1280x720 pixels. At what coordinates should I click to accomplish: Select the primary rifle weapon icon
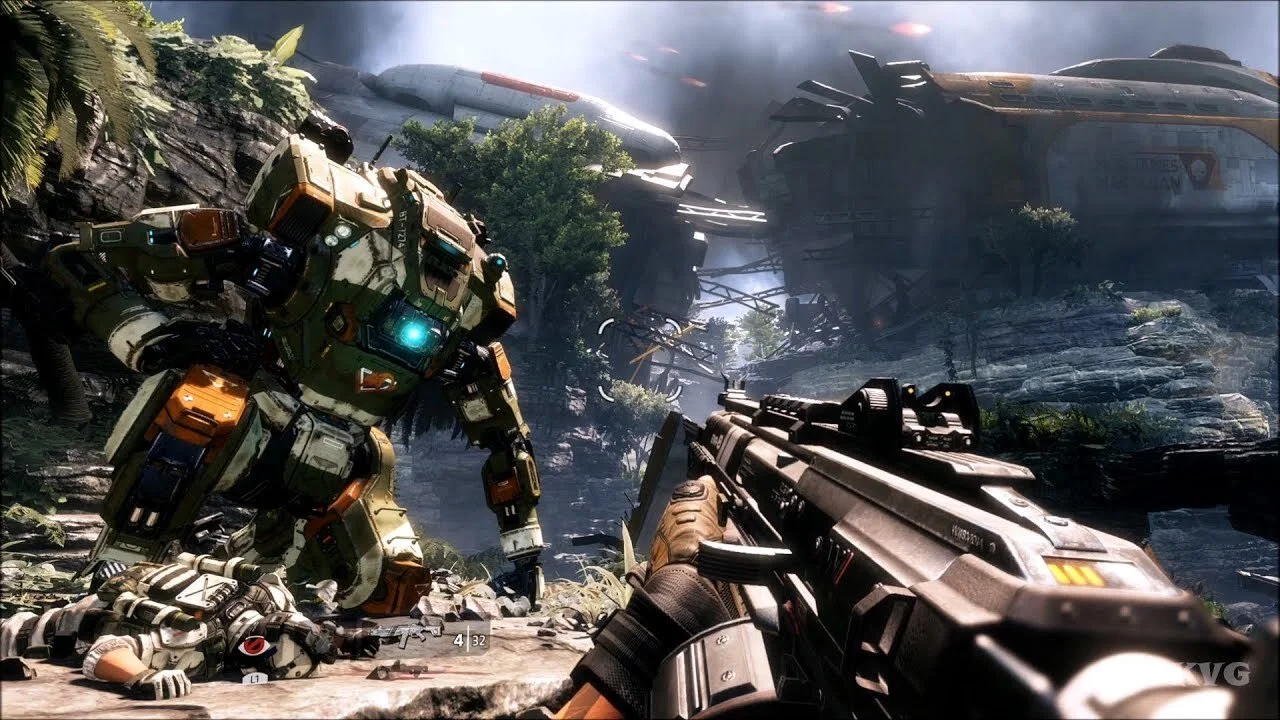408,632
